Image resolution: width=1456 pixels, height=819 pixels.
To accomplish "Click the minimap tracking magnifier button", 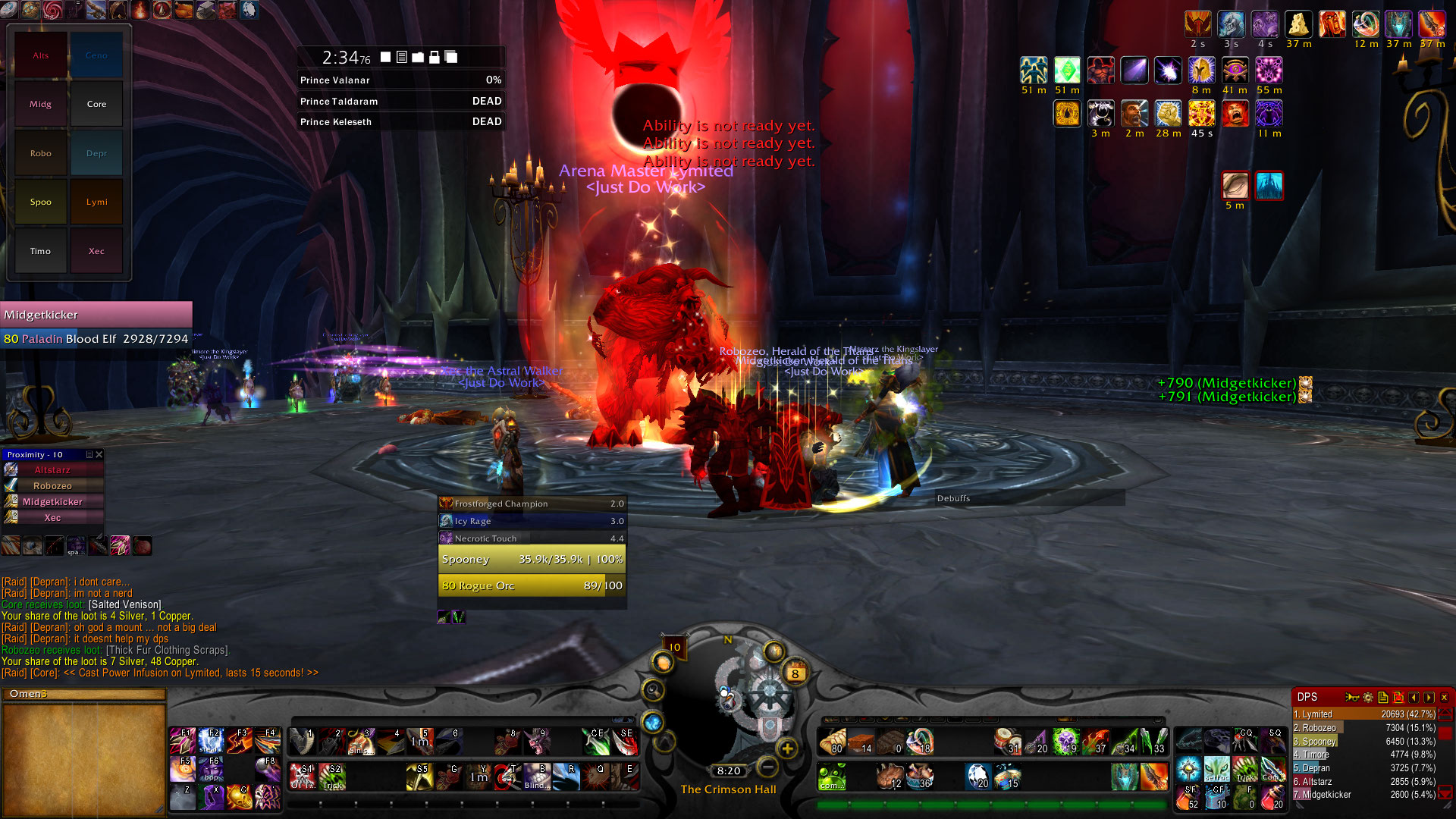I will pyautogui.click(x=653, y=690).
